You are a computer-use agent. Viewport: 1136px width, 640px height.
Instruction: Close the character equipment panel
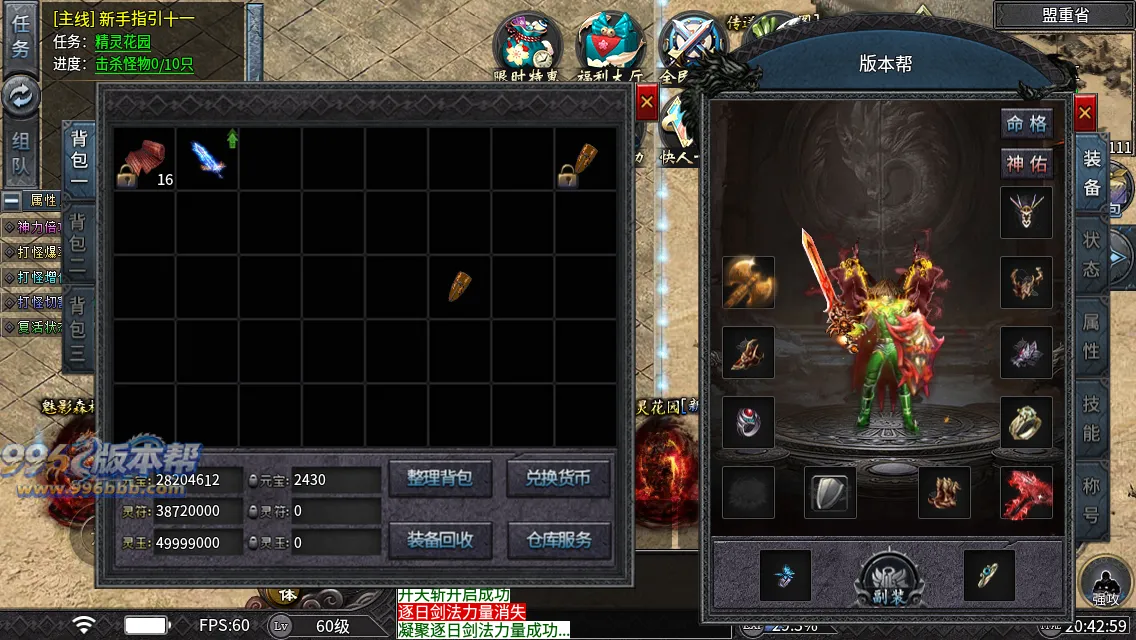[x=1085, y=114]
